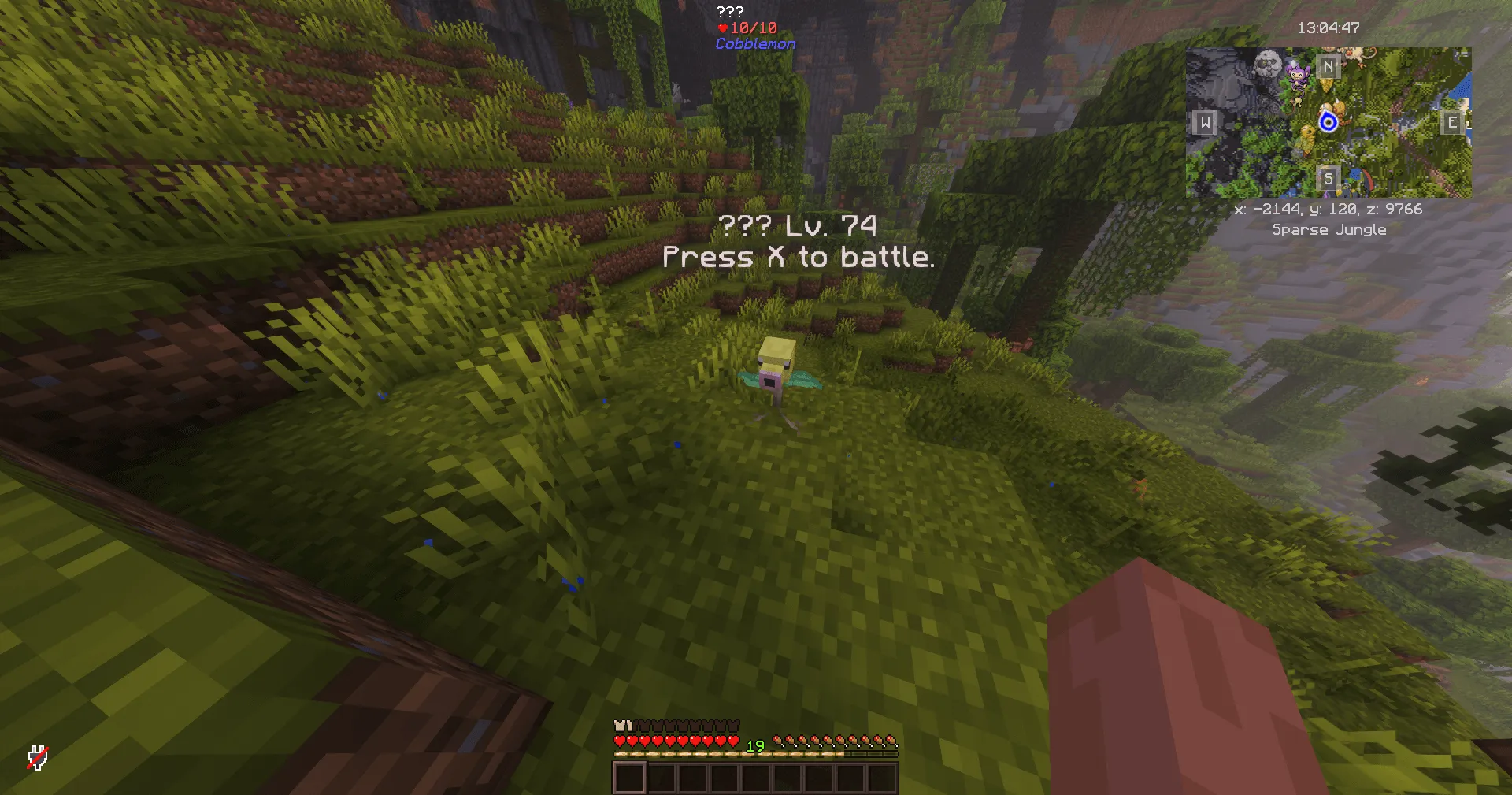Click the '??? Lv. 74' nameplate text
This screenshot has width=1512, height=795.
(798, 226)
